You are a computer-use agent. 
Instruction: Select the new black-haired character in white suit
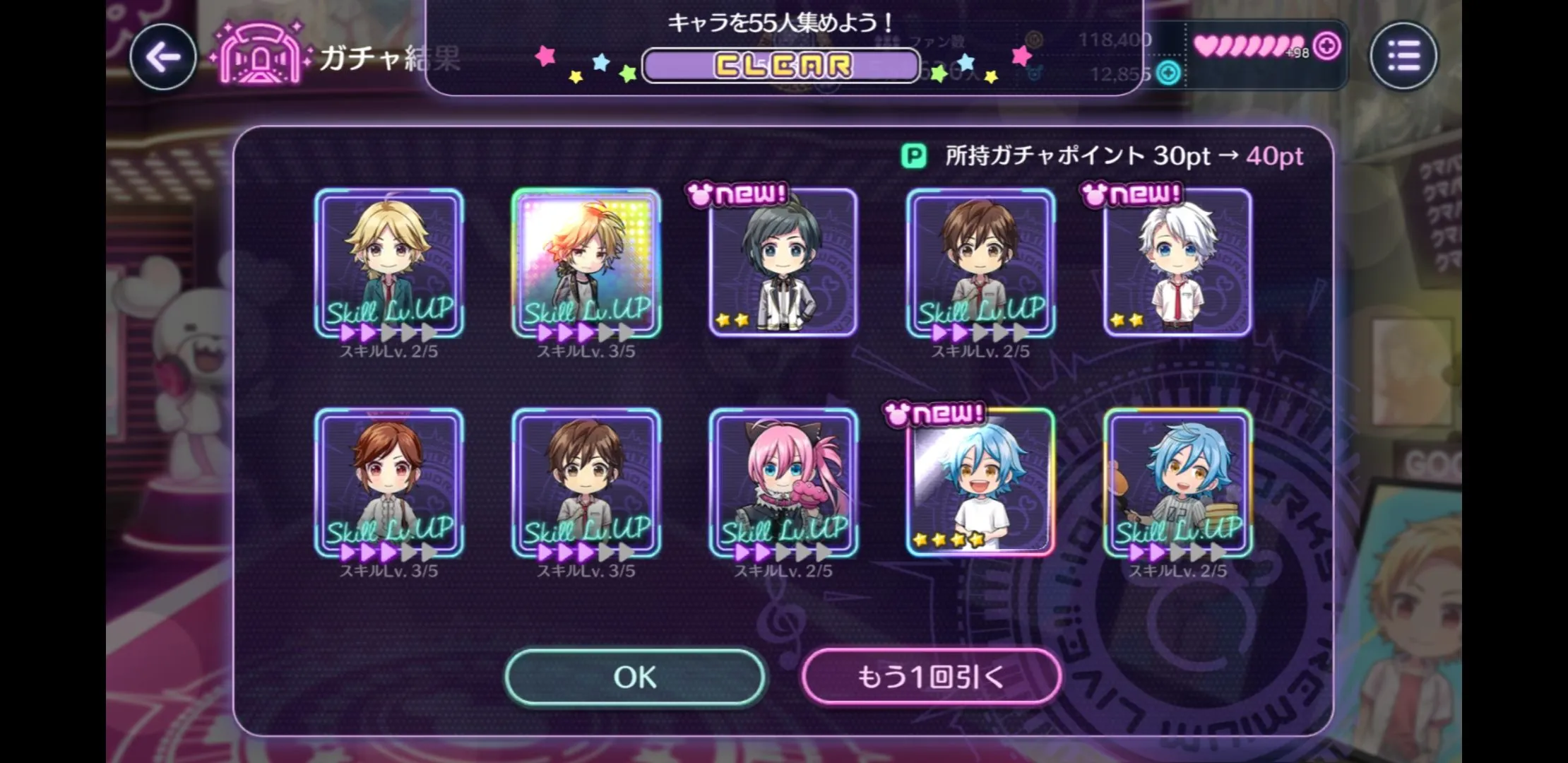(x=783, y=263)
